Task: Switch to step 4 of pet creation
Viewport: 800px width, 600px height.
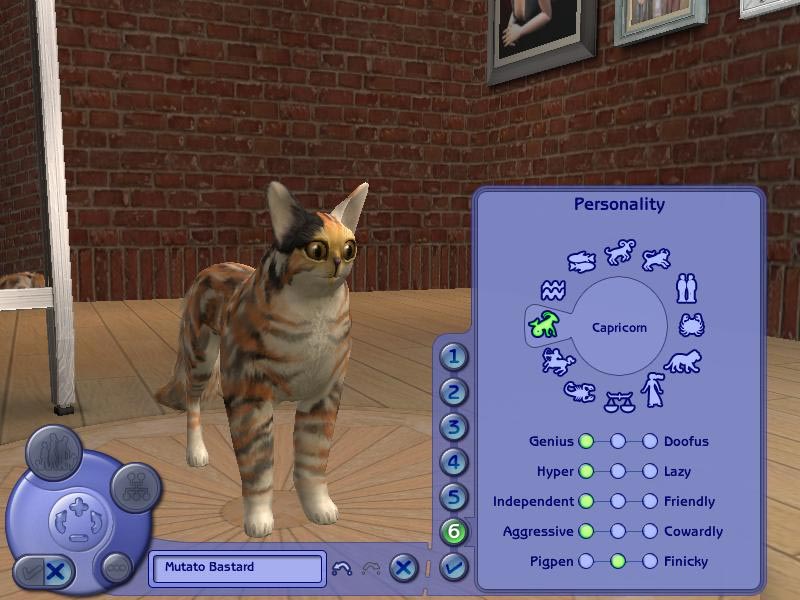Action: (x=455, y=463)
